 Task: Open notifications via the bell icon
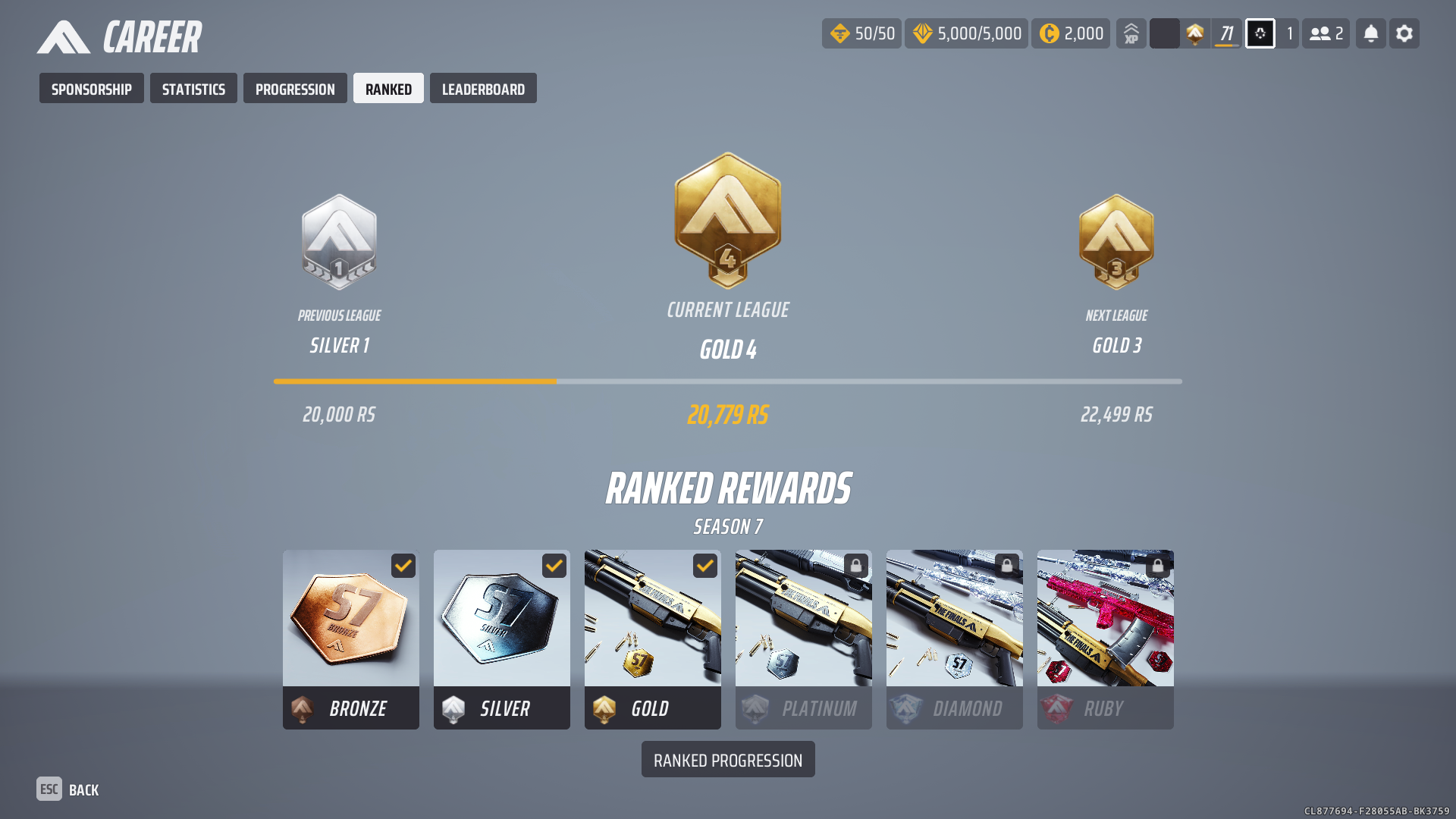click(1371, 34)
